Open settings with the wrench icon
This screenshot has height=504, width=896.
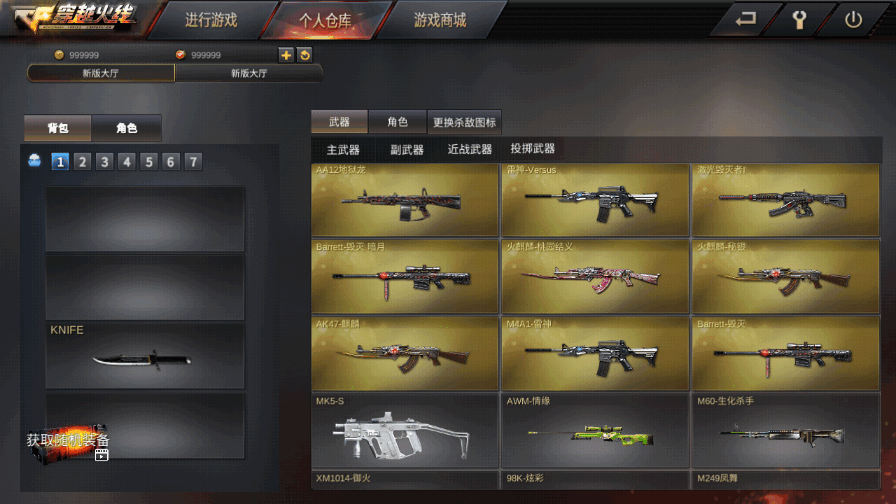click(799, 19)
